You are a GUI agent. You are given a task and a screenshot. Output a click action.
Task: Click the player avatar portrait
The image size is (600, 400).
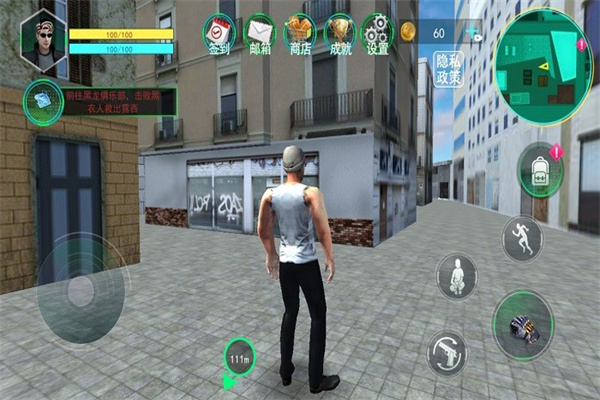point(43,42)
